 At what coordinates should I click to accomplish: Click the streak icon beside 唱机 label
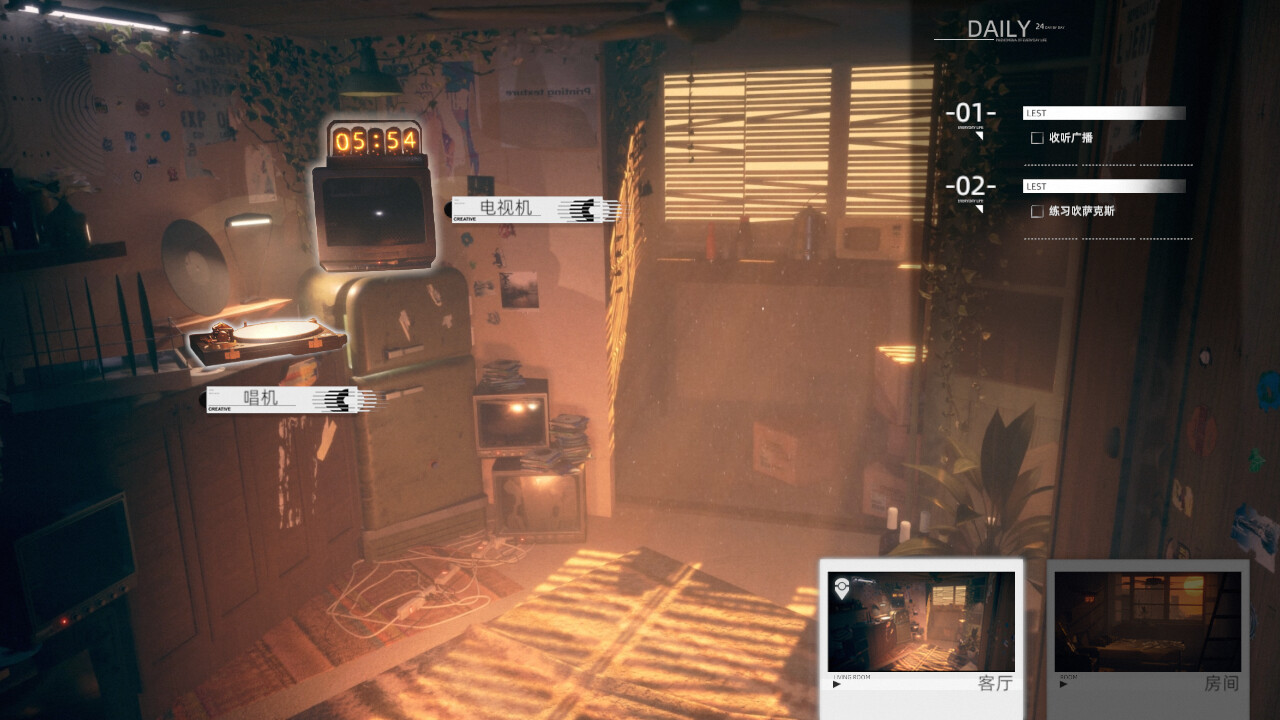click(340, 398)
